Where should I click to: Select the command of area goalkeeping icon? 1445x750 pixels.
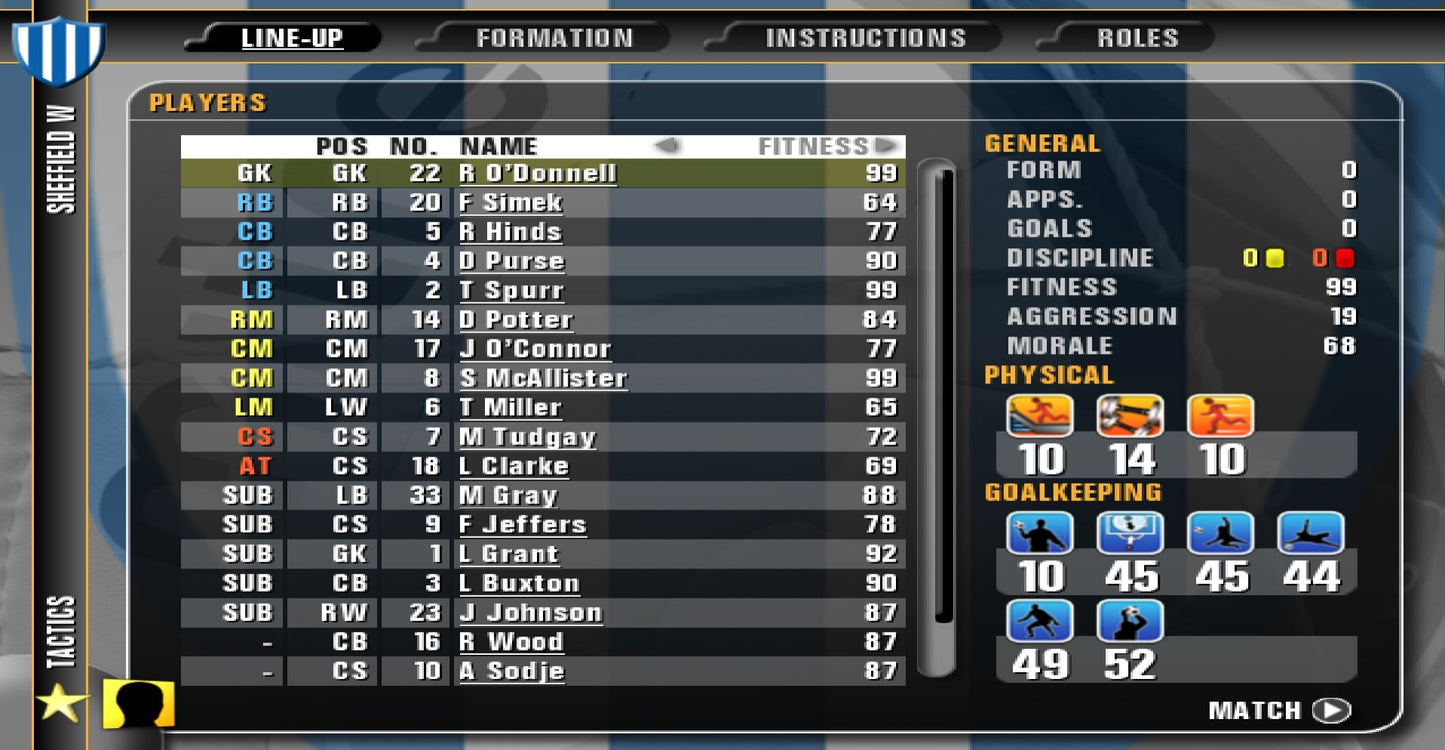[1130, 532]
